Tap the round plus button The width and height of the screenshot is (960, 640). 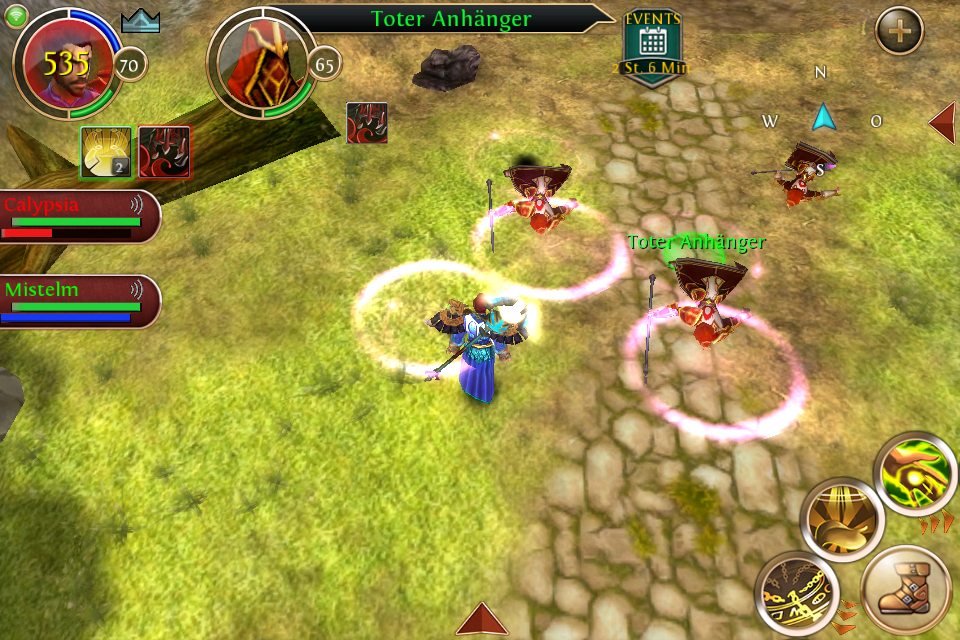tap(899, 31)
